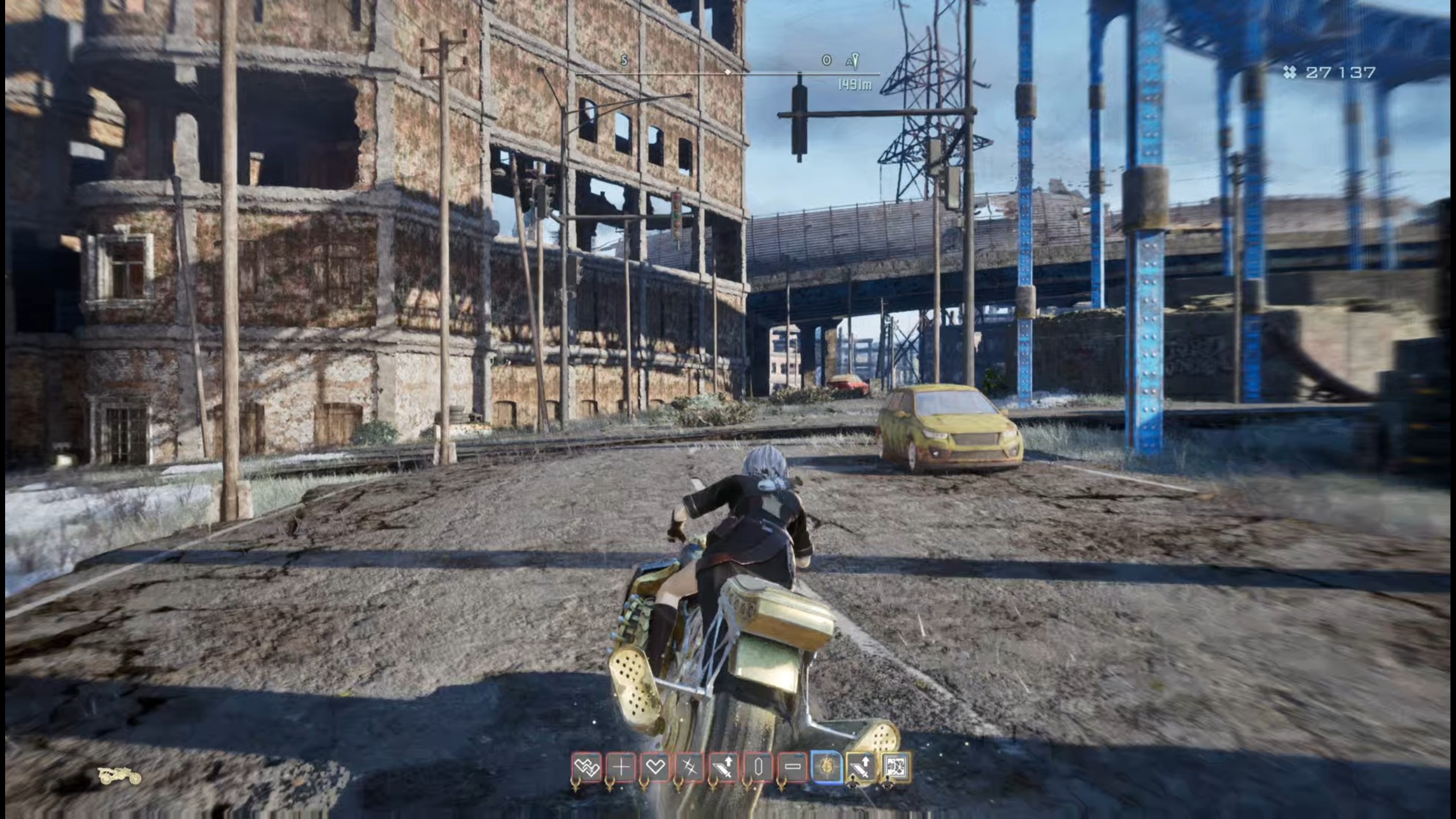Activate the heart-shaped tumbler item

(655, 767)
